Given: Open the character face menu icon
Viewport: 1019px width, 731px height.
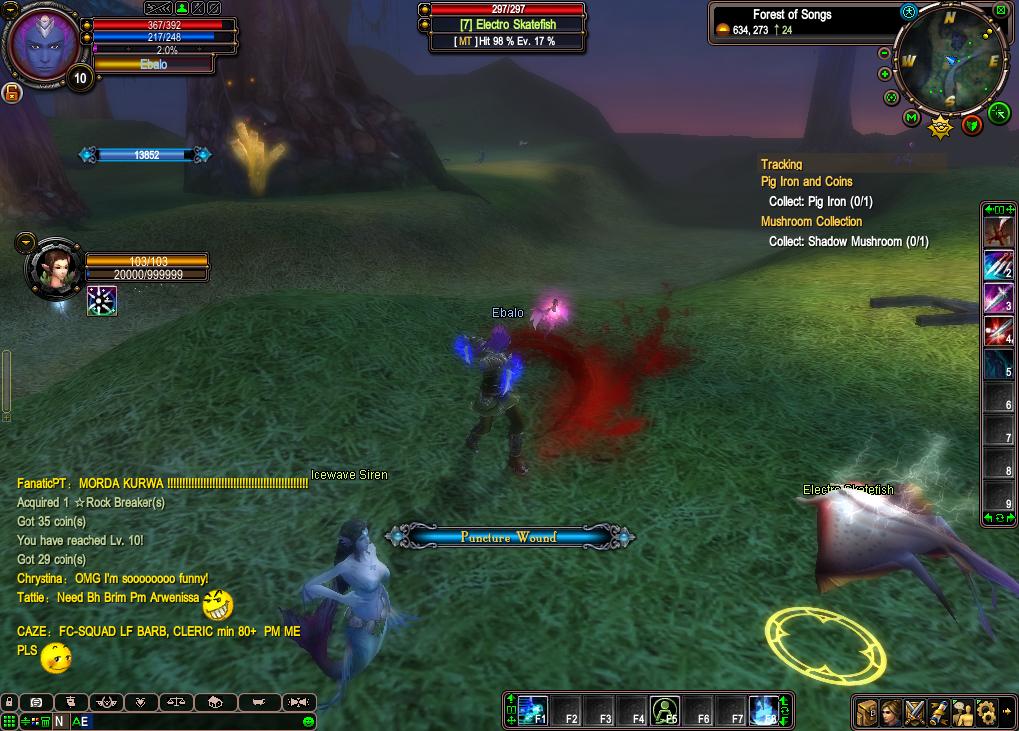Looking at the screenshot, I should (890, 712).
